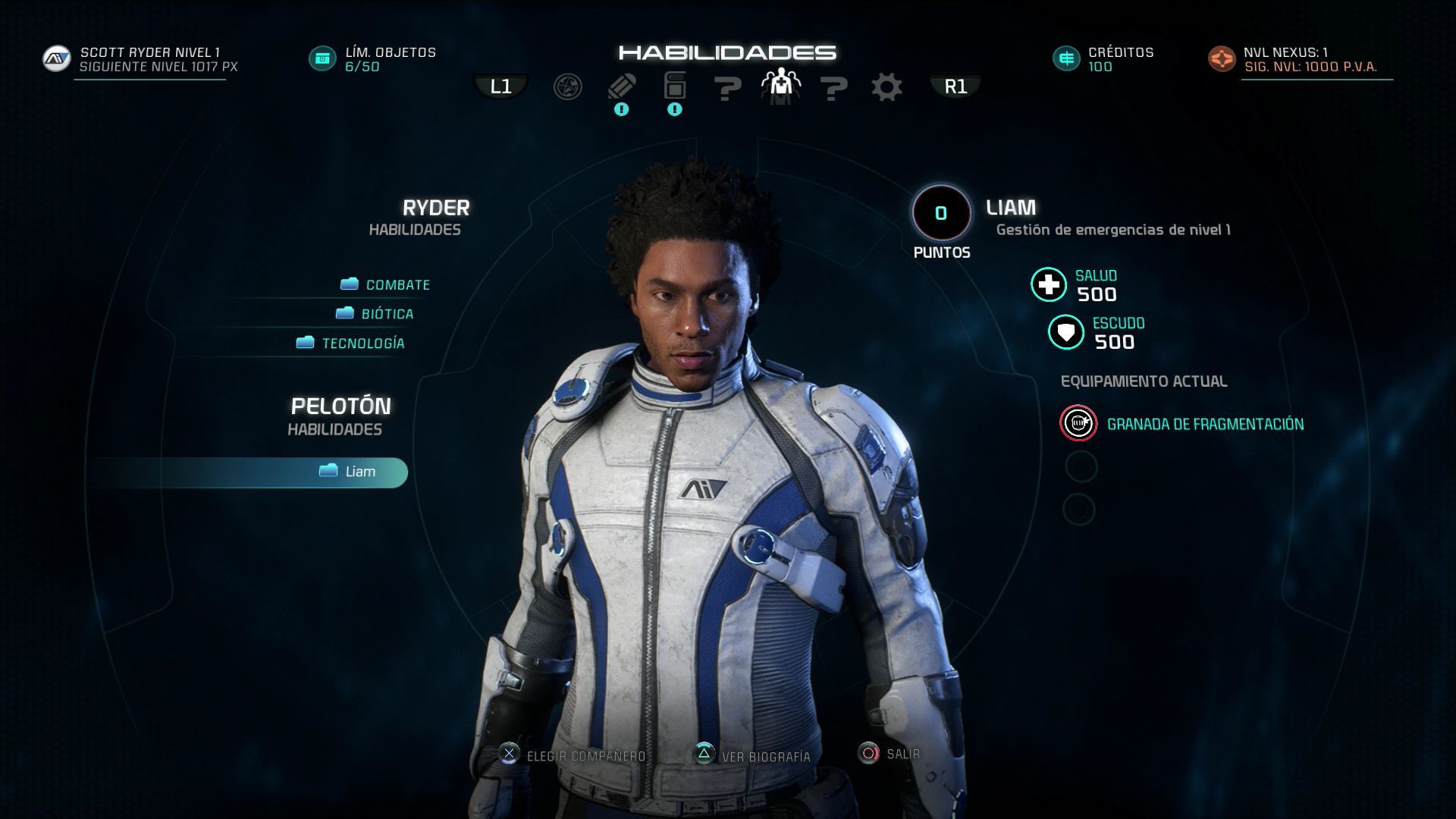Click Liam's skill points circle
The height and width of the screenshot is (819, 1456).
coord(941,214)
